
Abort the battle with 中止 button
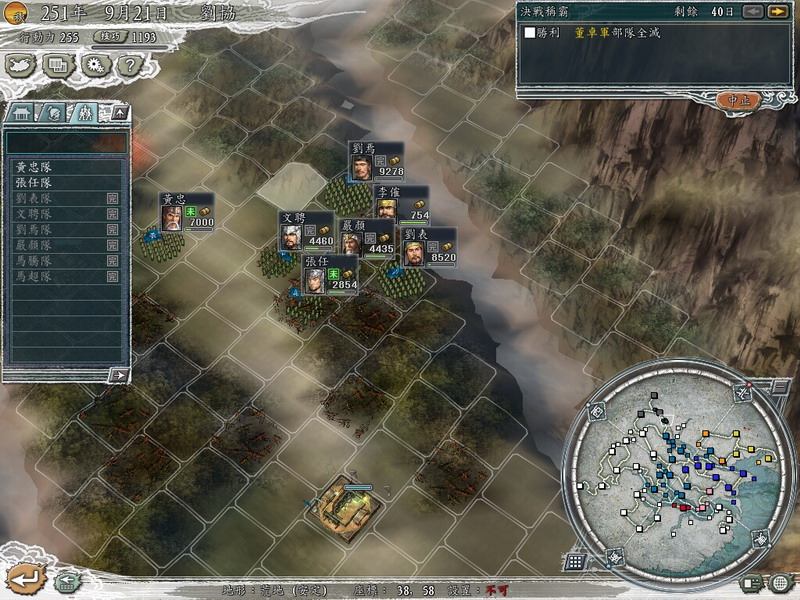[x=738, y=100]
